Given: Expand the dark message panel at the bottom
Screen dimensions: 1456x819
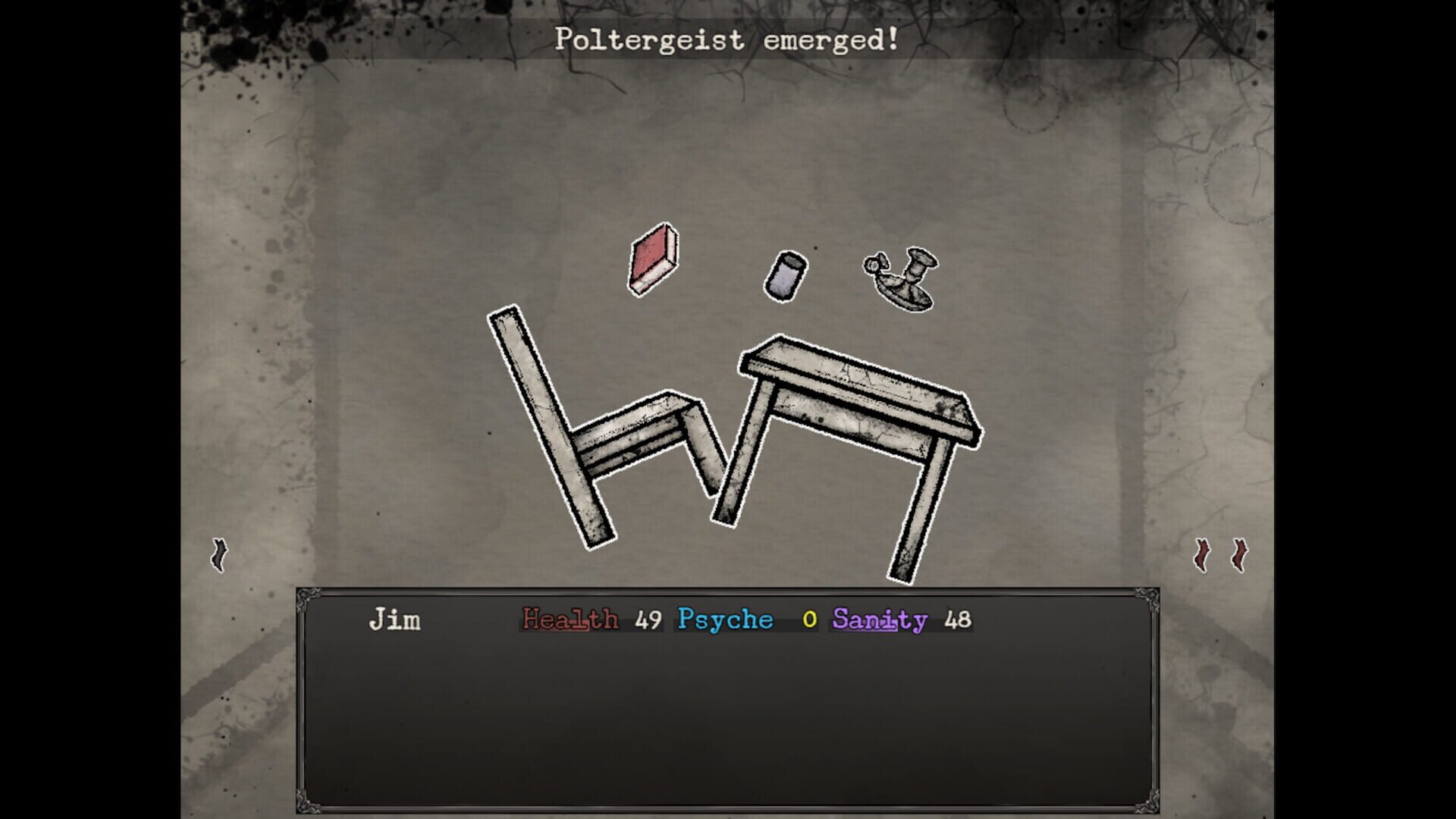Looking at the screenshot, I should tap(728, 705).
